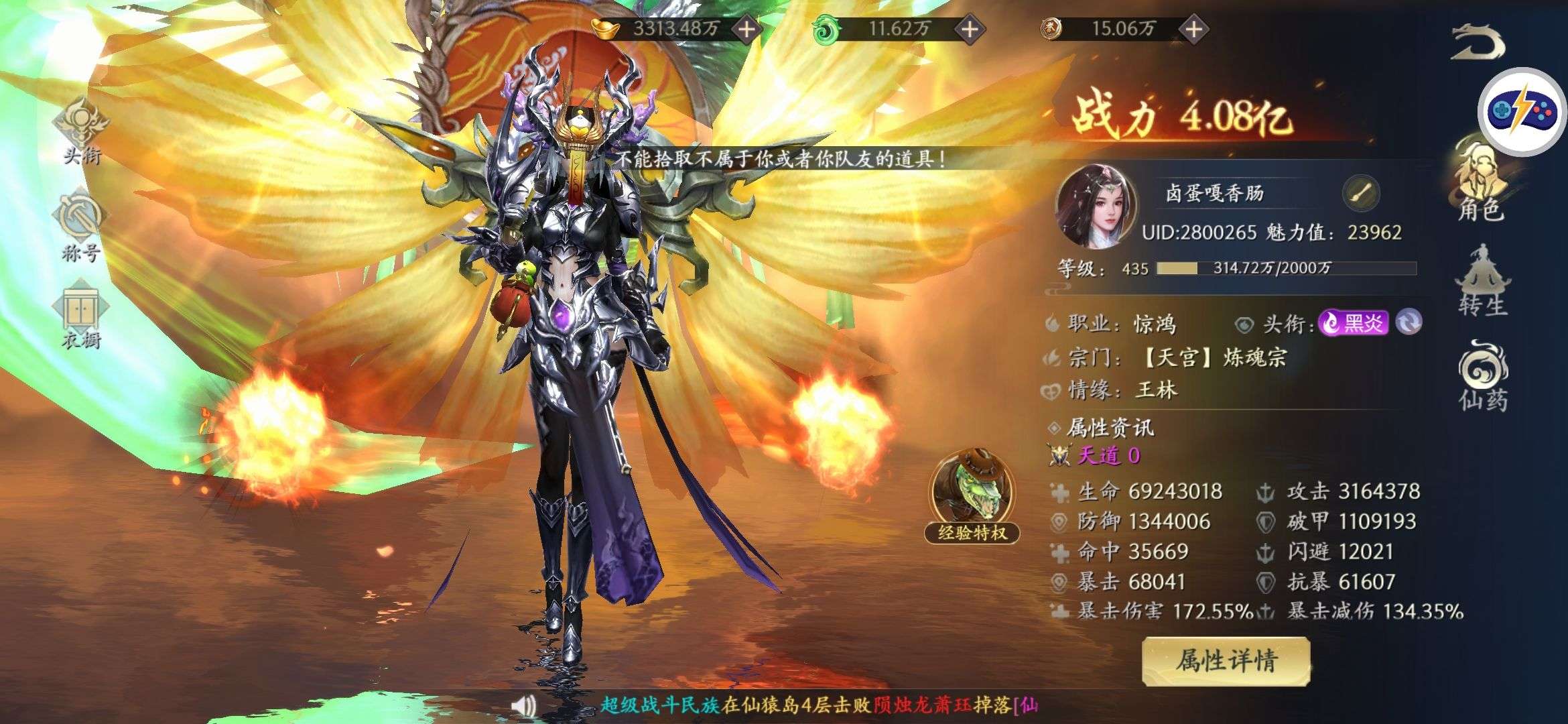Add more green jade currency

[x=969, y=29]
